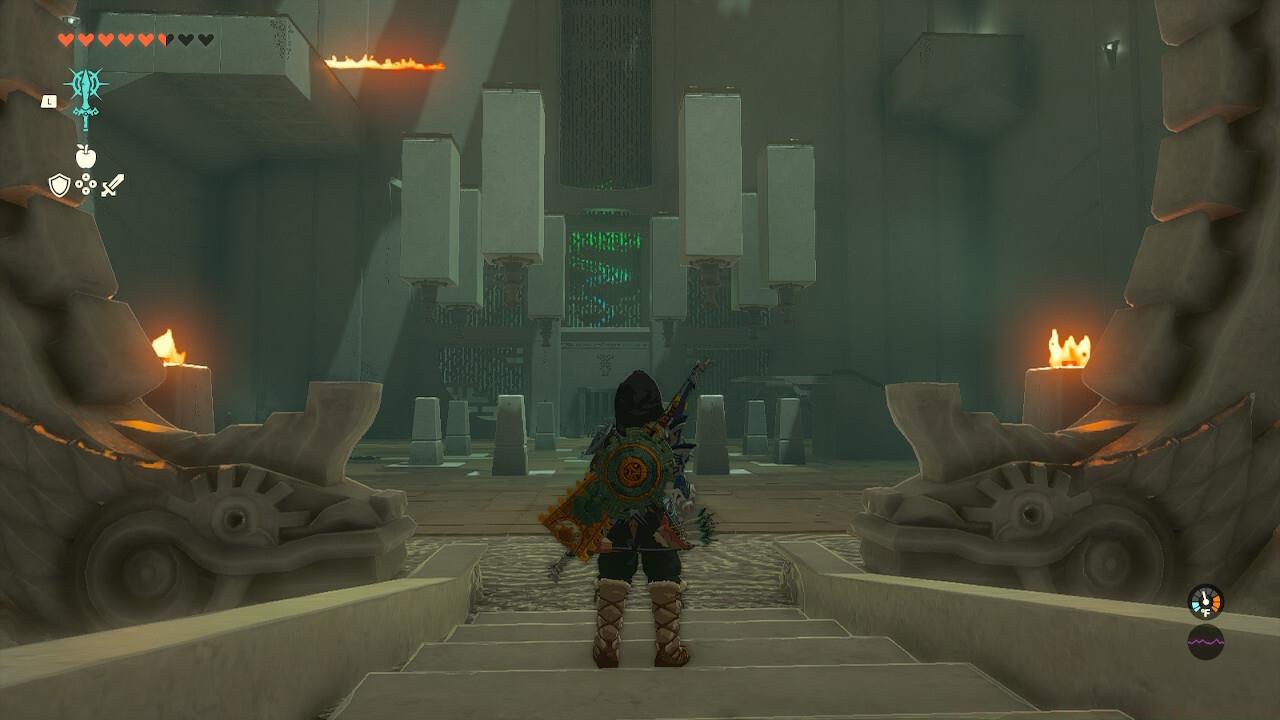Click the D-pad quick-select icon
Screen dimensions: 1280x720
tap(86, 184)
